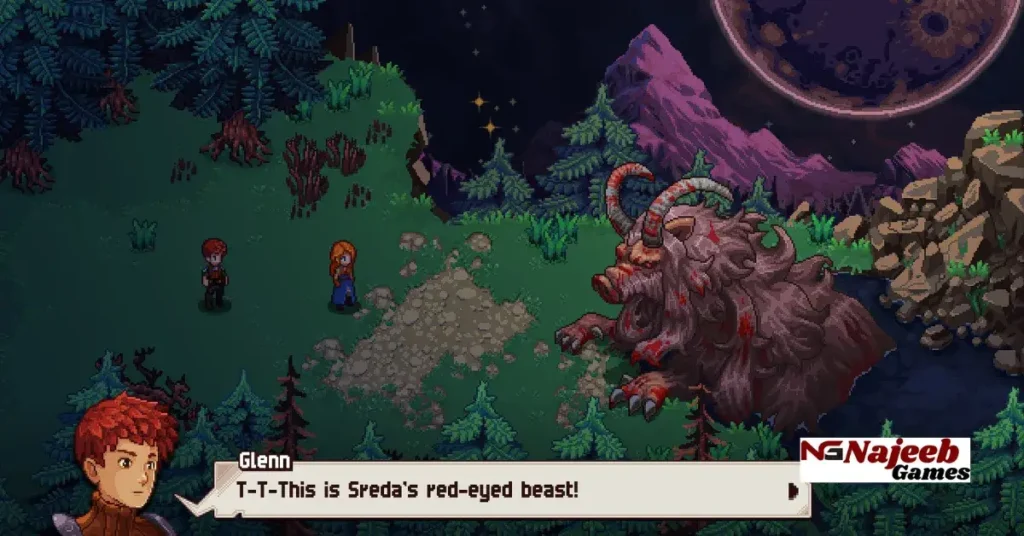Click the Najeeb Games watermark logo
This screenshot has width=1024, height=536.
tap(884, 460)
